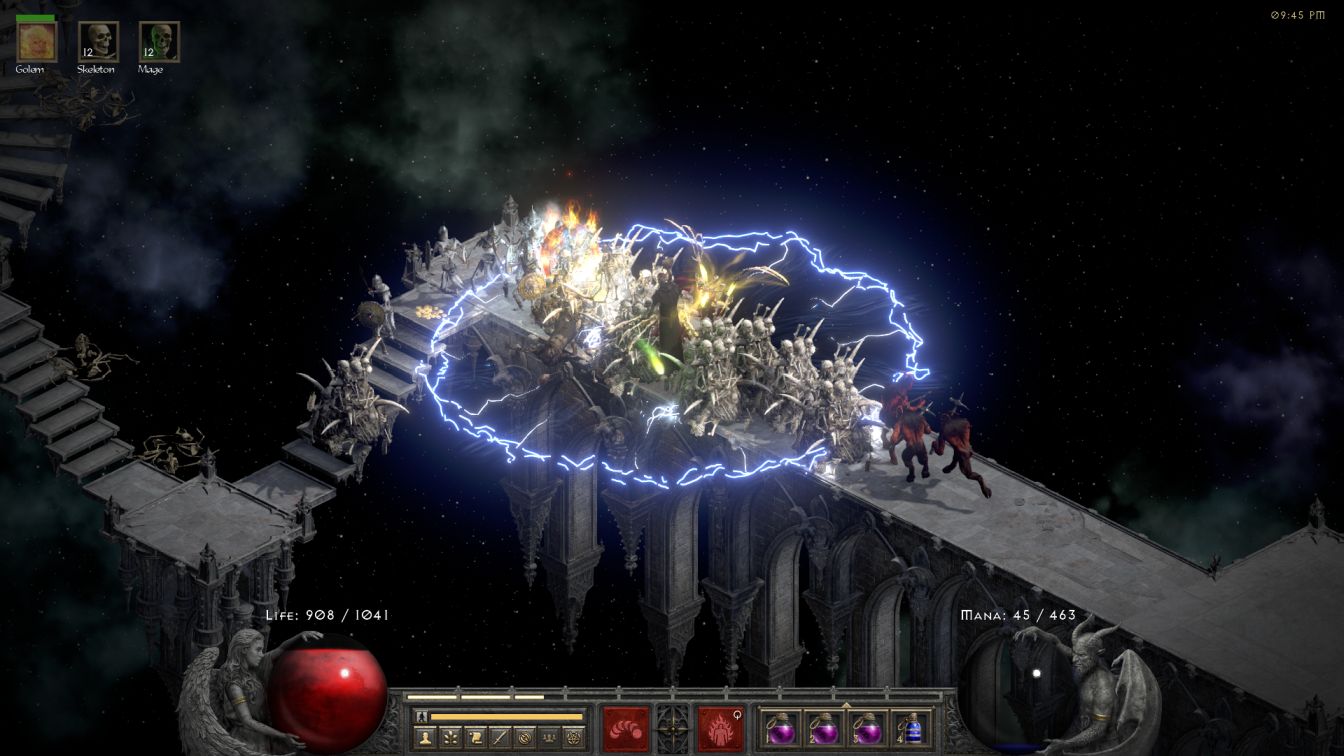Viewport: 1344px width, 756px height.
Task: Toggle the run/walk icon beside the stamina bar
Action: coord(421,716)
